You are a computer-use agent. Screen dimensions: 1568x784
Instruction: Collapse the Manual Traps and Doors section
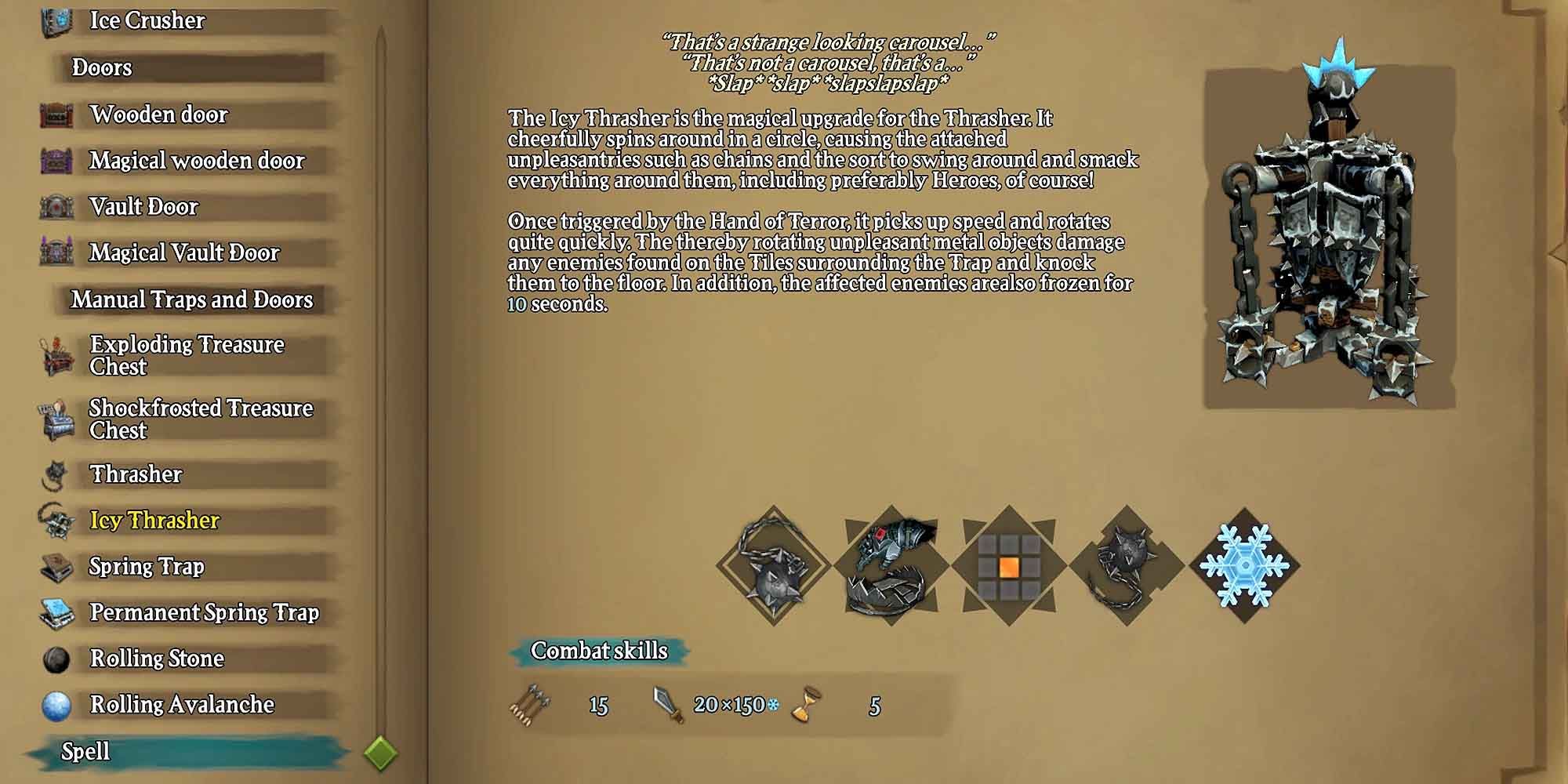191,299
